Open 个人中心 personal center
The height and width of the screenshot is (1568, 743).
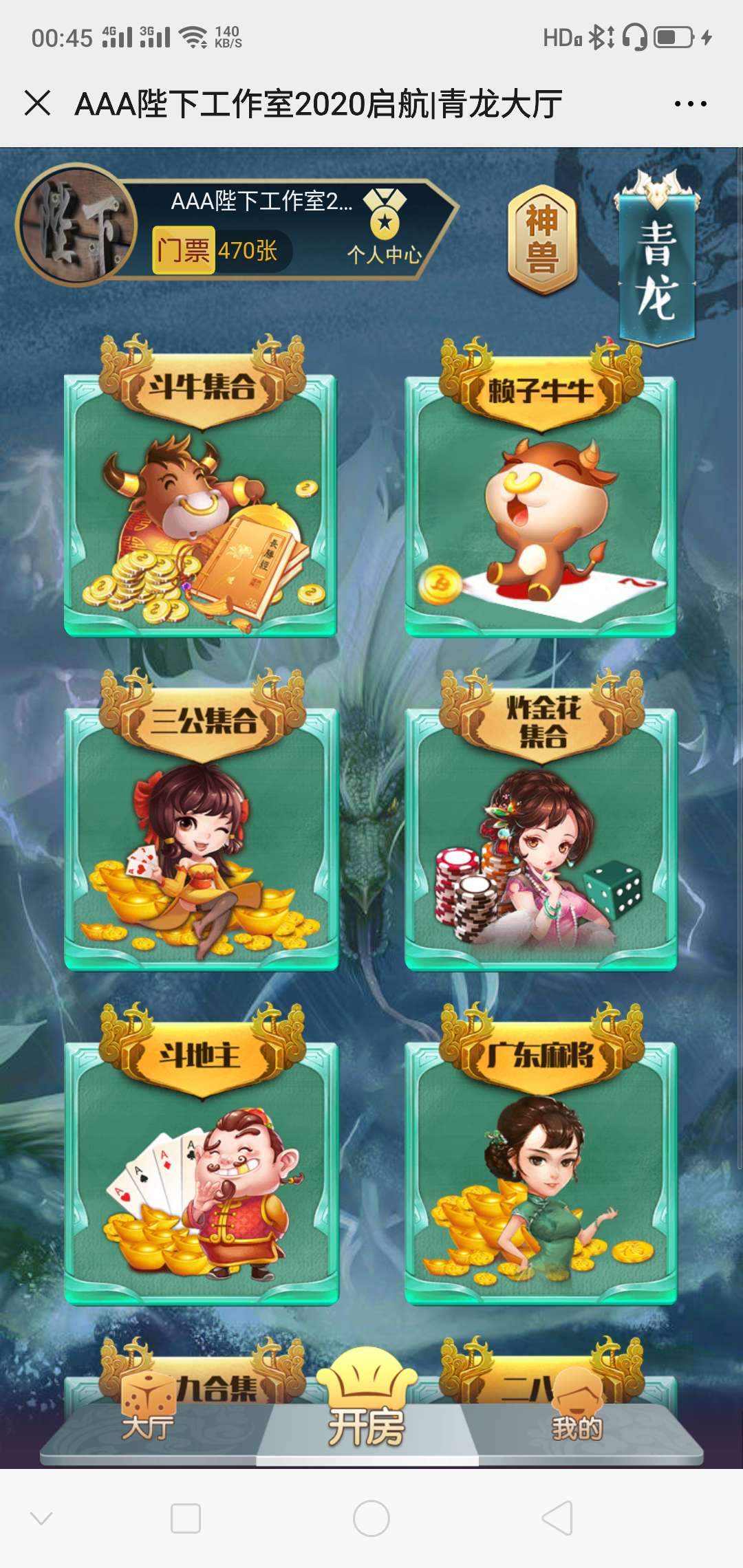pos(385,228)
